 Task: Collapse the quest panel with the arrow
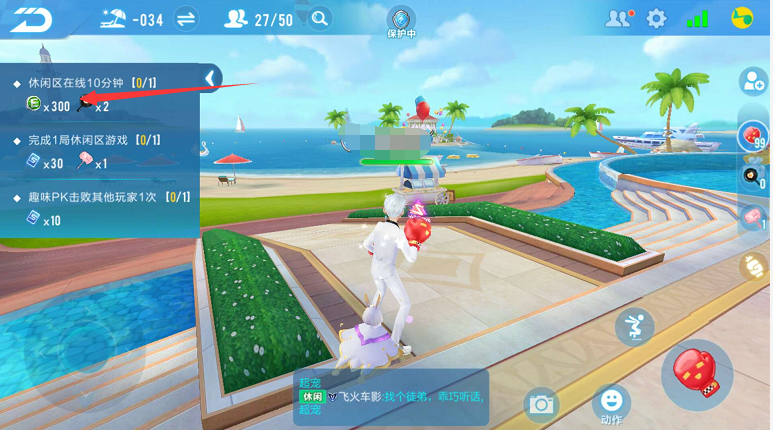point(210,78)
